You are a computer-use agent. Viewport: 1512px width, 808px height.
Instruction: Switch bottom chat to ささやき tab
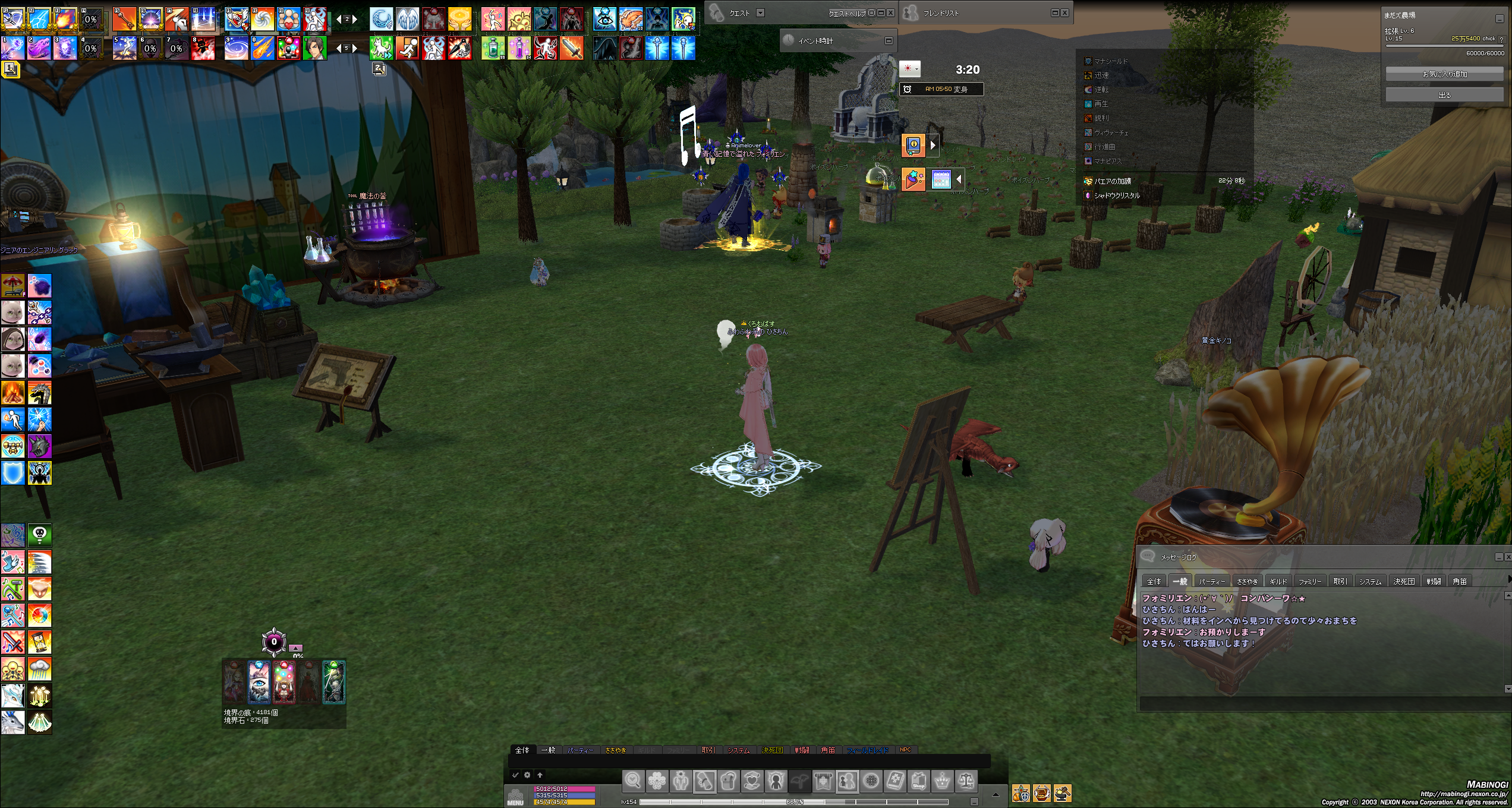[x=615, y=750]
